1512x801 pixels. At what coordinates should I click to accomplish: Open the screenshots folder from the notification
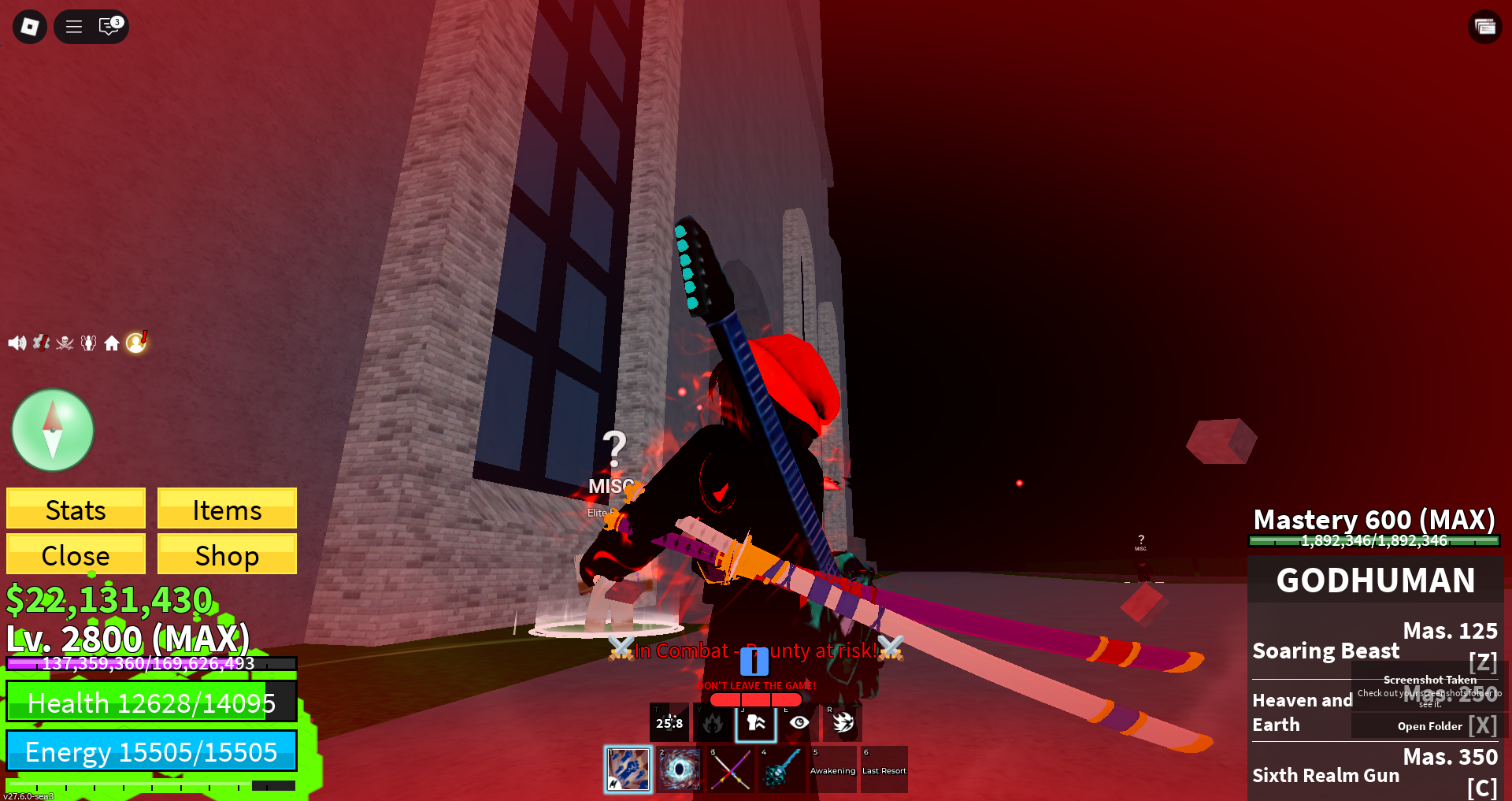pos(1429,726)
